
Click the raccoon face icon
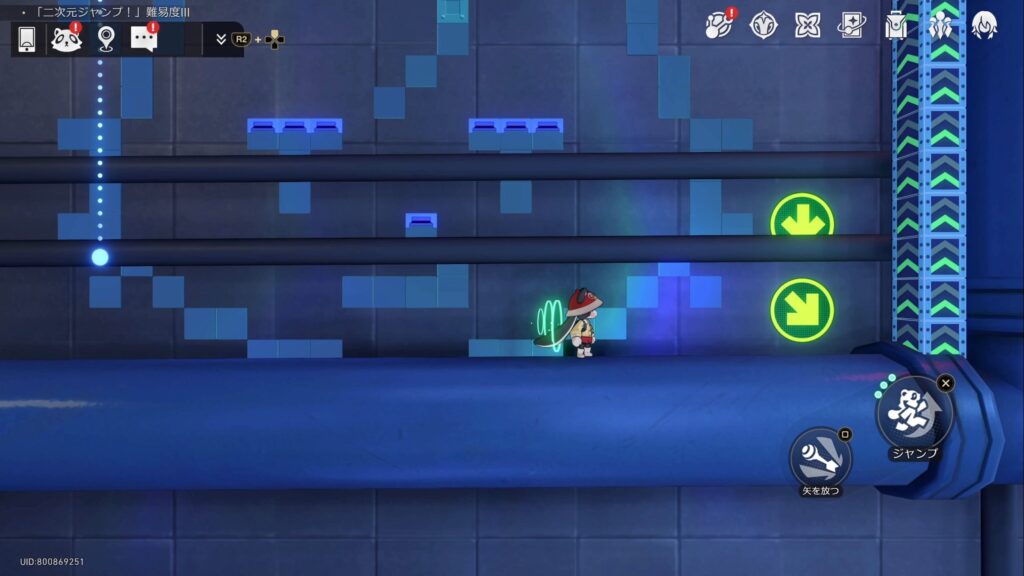pos(66,40)
